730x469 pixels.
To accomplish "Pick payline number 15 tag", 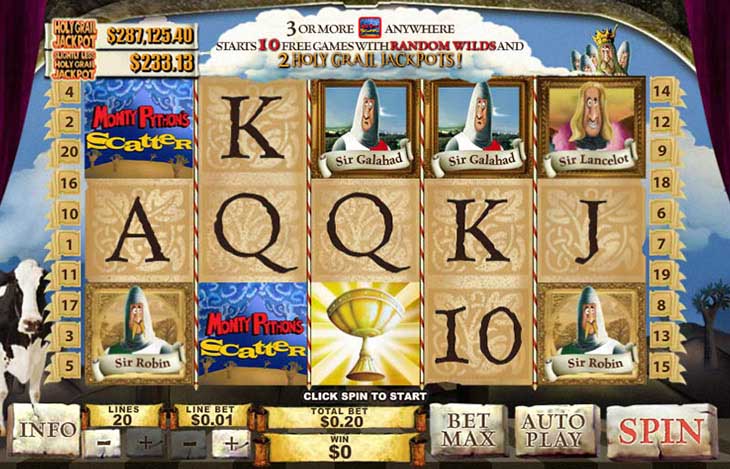I will [661, 365].
